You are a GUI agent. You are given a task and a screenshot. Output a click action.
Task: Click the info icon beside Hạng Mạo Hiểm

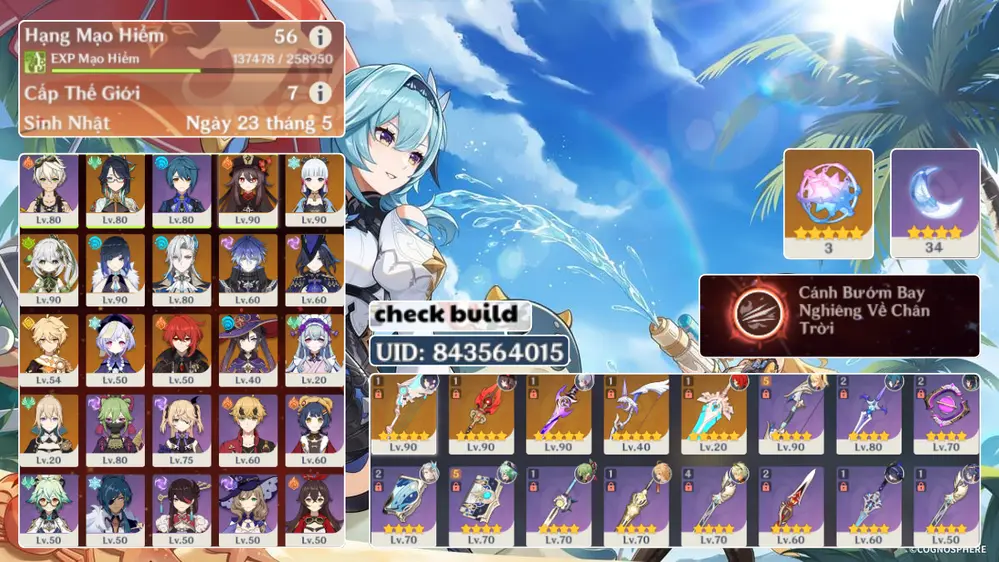click(319, 38)
